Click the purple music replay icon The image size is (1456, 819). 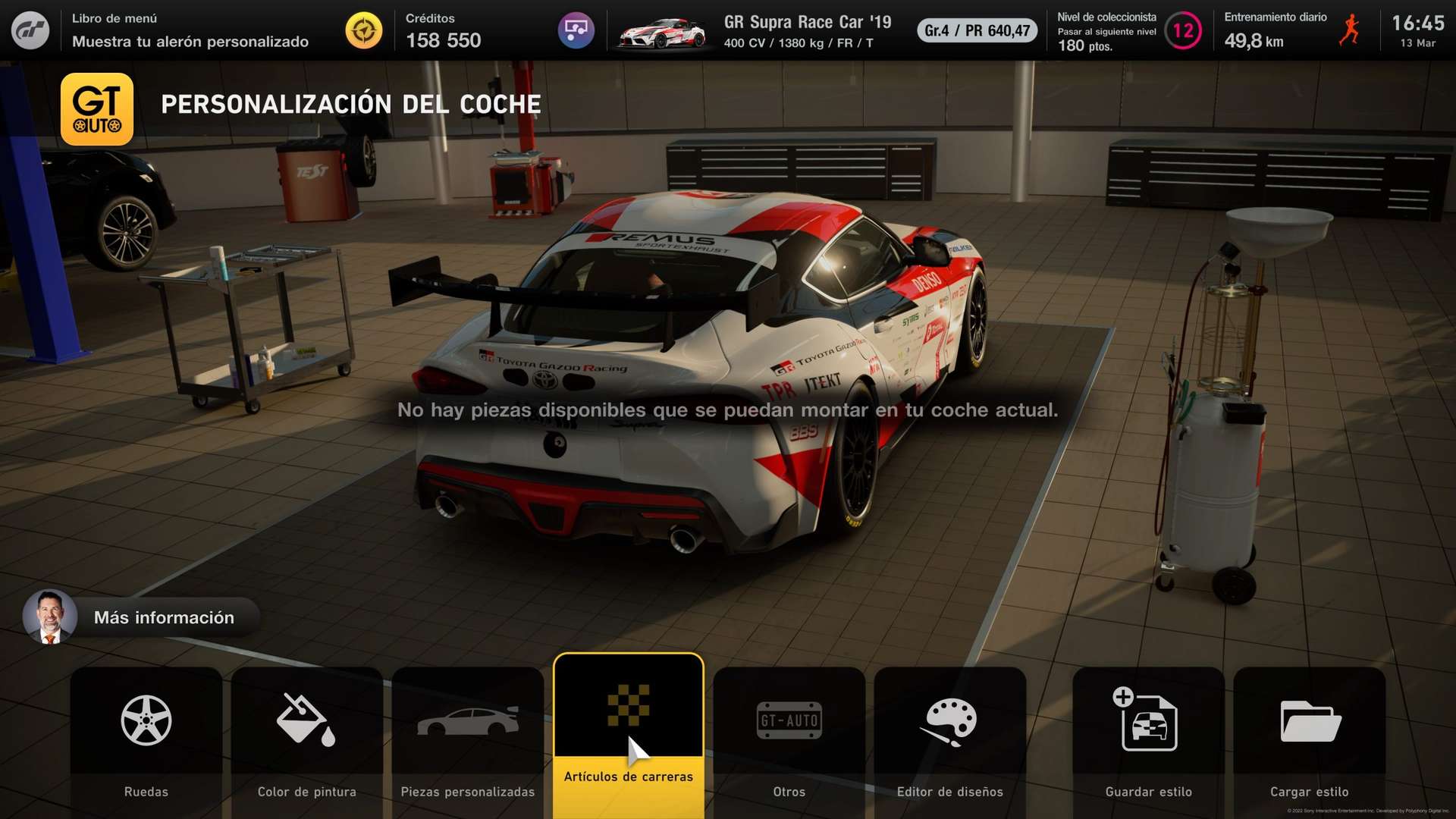[x=576, y=31]
